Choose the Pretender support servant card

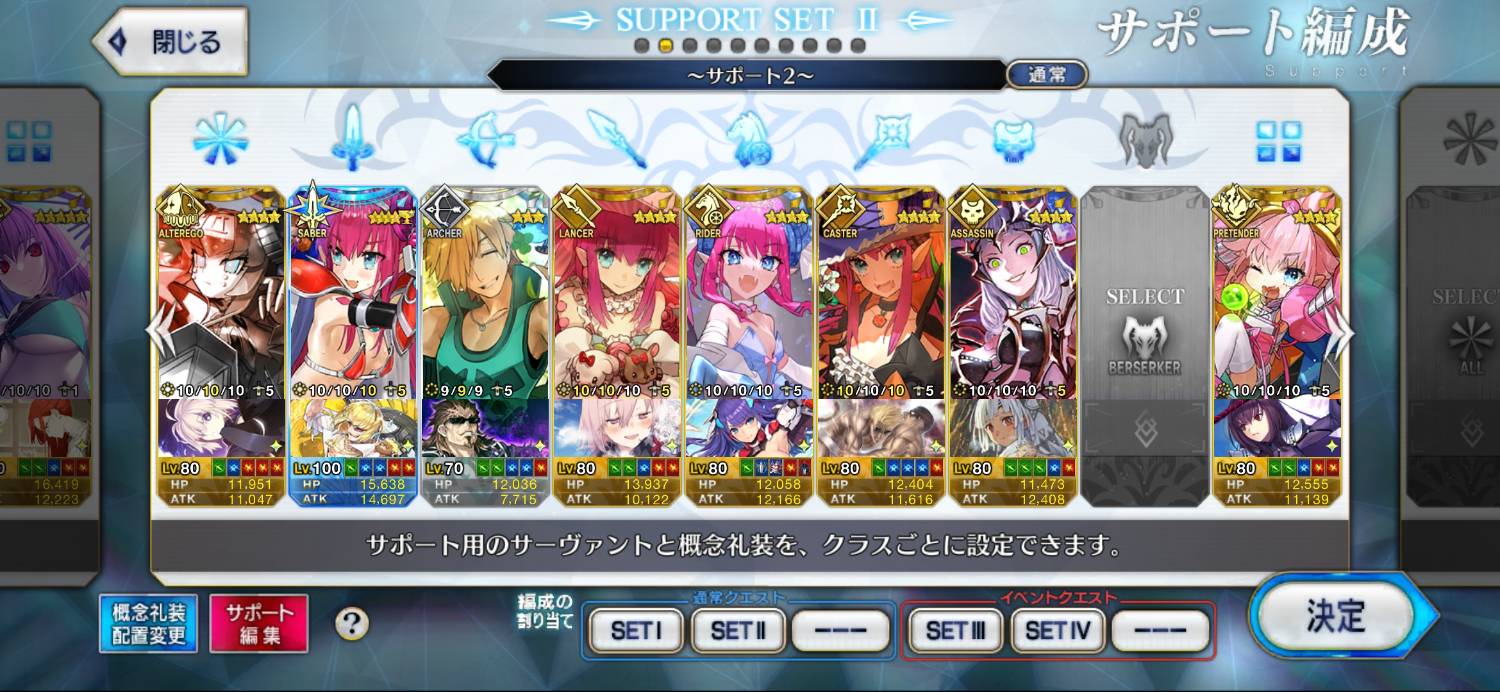click(1276, 300)
